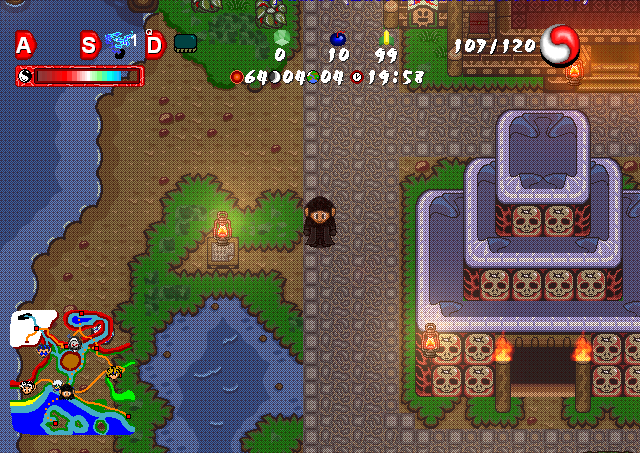Select the S slot item icon
Viewport: 640px width, 453px height.
pyautogui.click(x=121, y=42)
